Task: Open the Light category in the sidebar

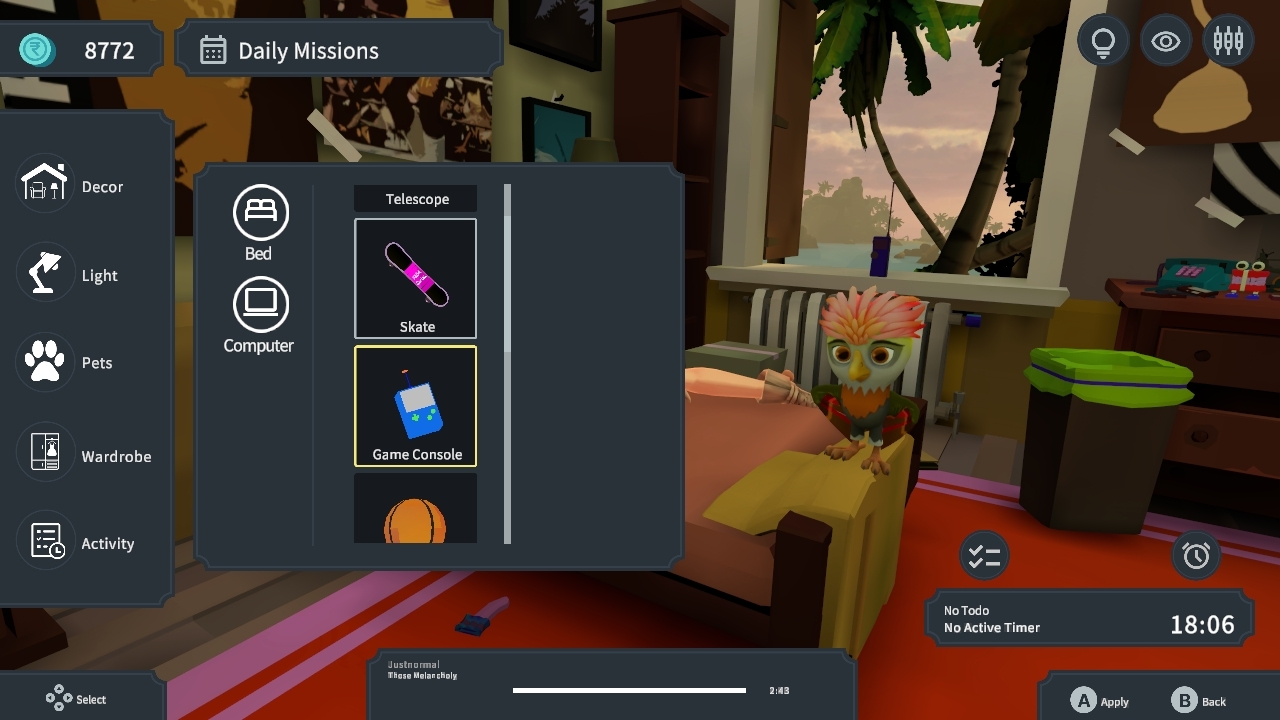Action: pos(44,274)
